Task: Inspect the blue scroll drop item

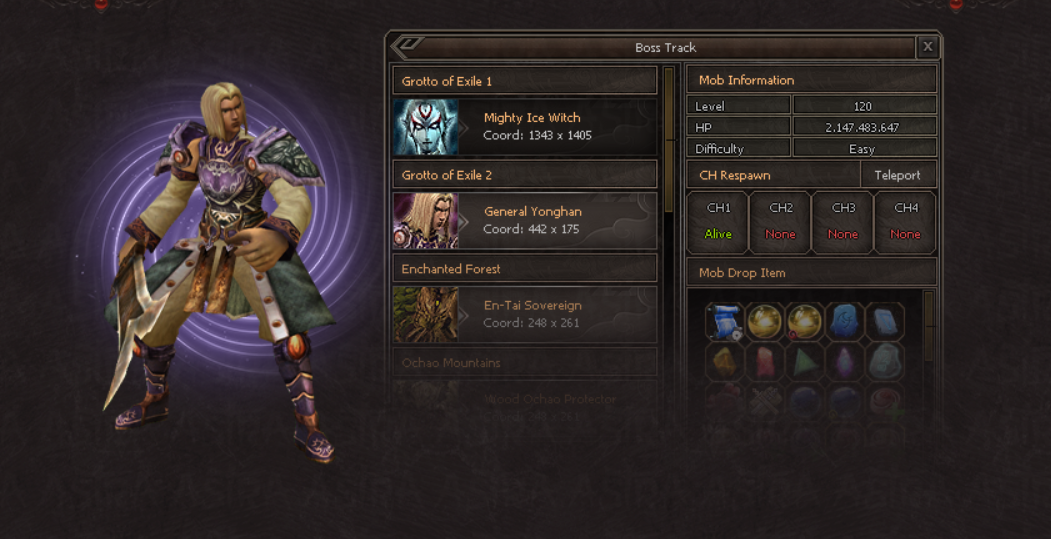Action: tap(724, 321)
